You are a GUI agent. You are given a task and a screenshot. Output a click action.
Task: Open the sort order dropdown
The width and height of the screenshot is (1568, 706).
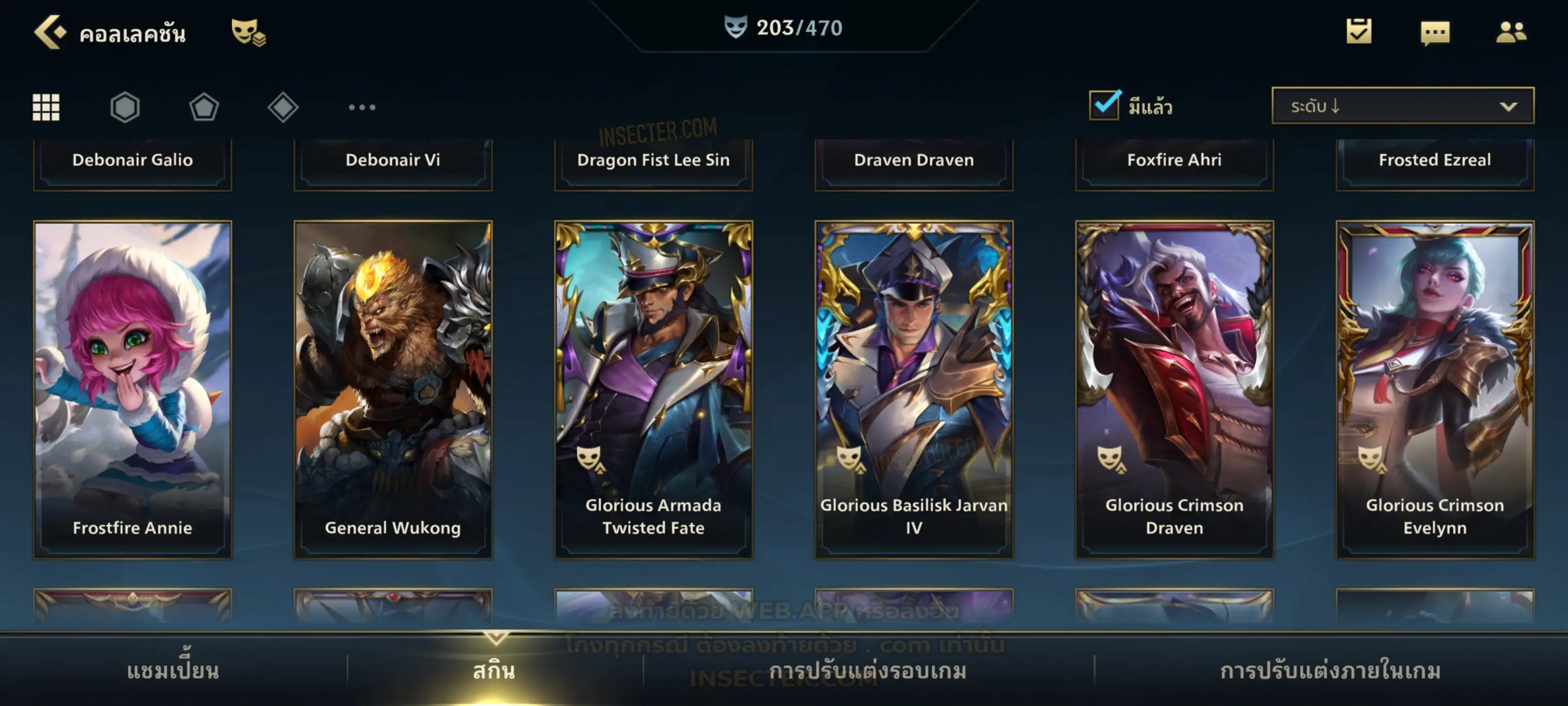1402,106
